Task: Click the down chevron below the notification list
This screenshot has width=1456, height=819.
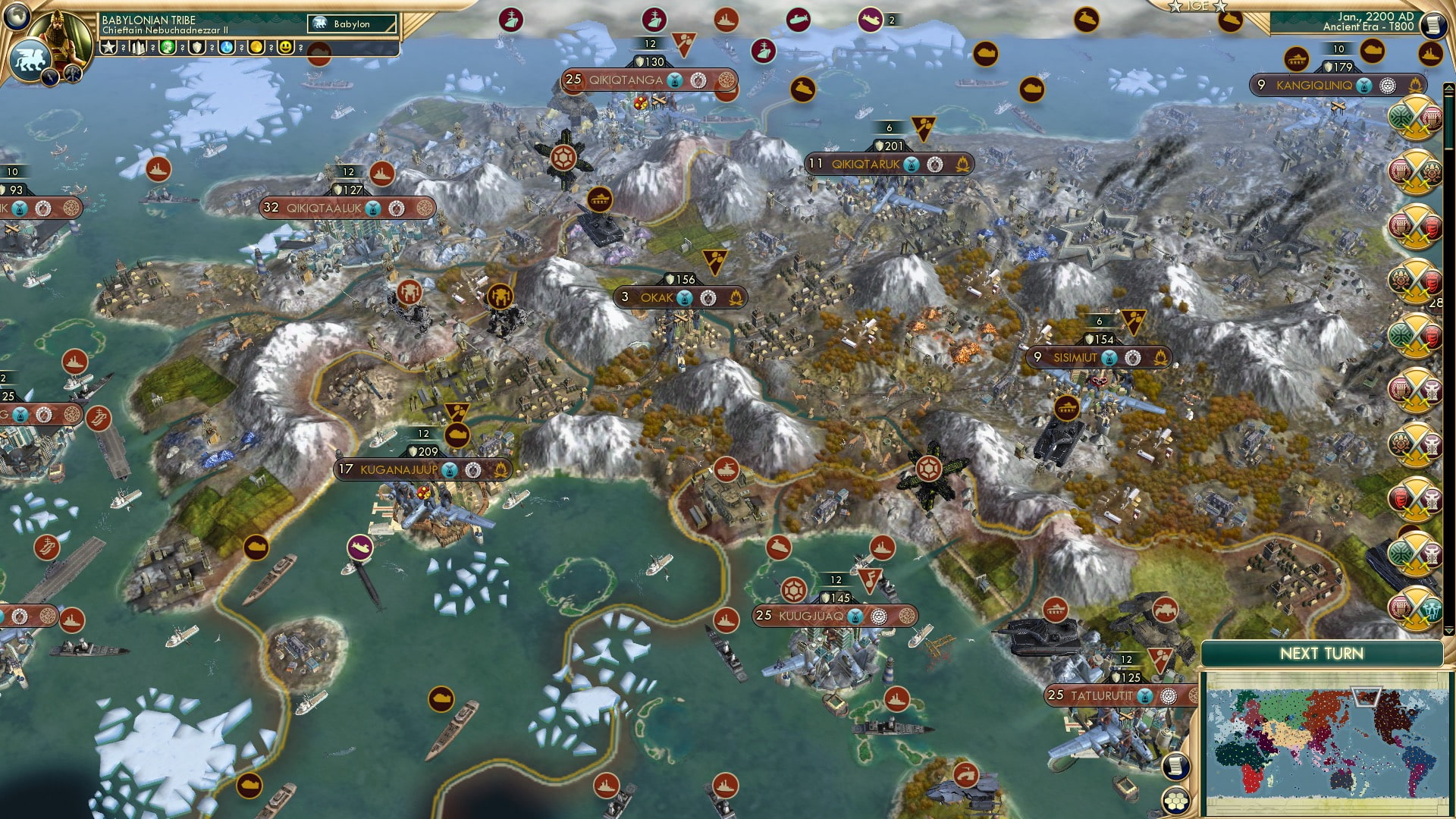Action: coord(1448,630)
